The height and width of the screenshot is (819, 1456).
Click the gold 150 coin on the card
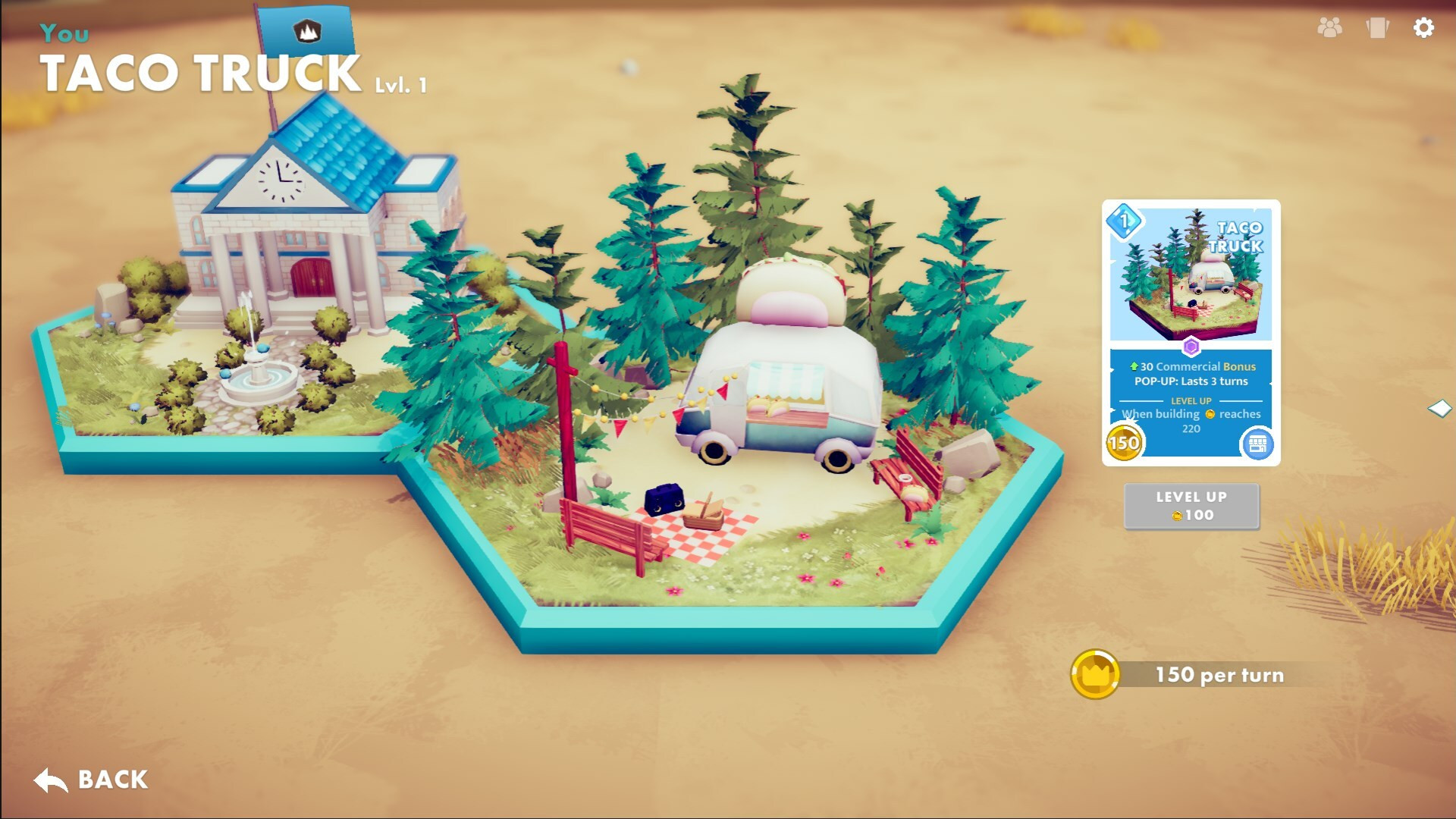(1123, 444)
